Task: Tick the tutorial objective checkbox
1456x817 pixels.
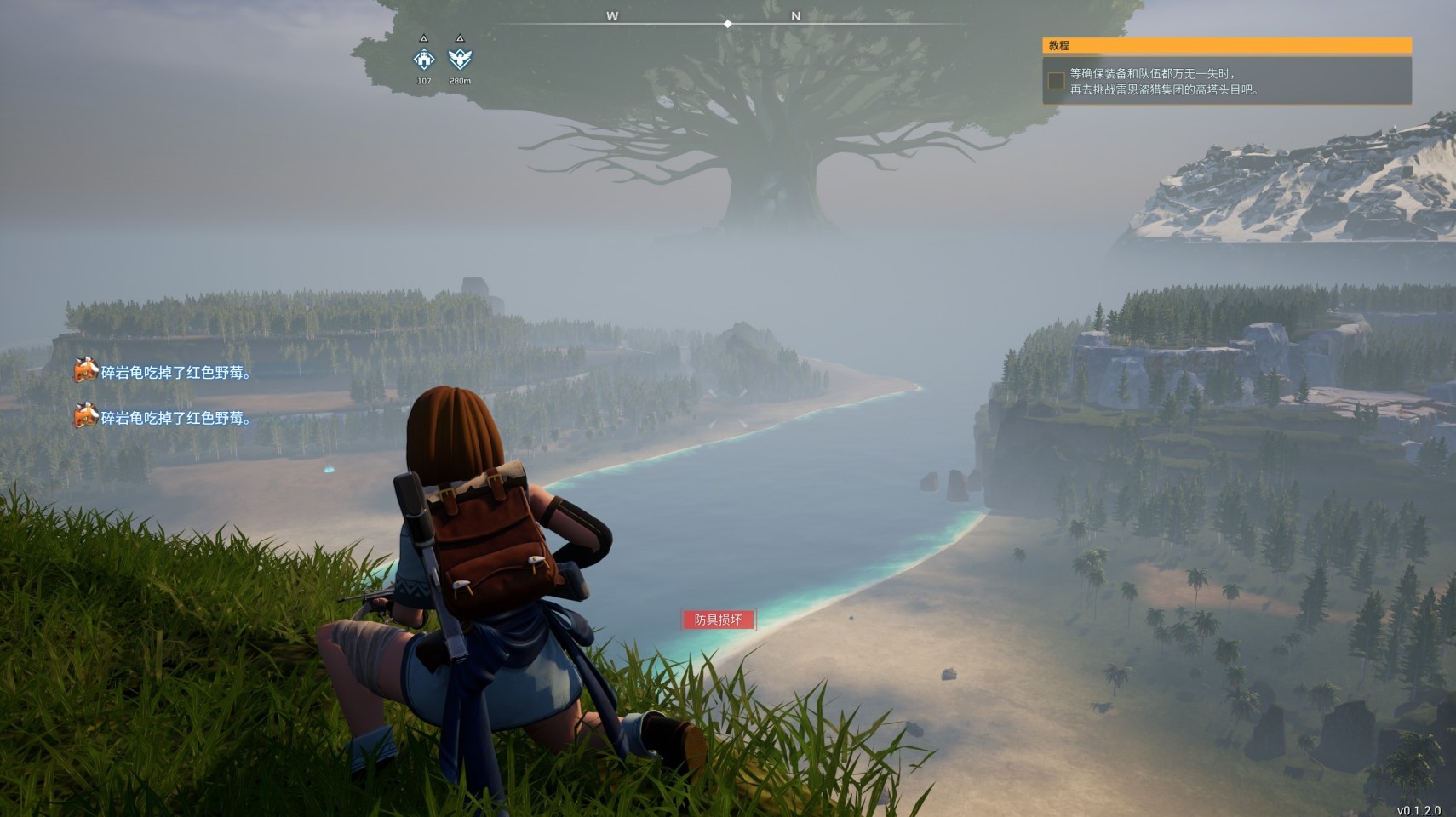Action: pos(1056,81)
